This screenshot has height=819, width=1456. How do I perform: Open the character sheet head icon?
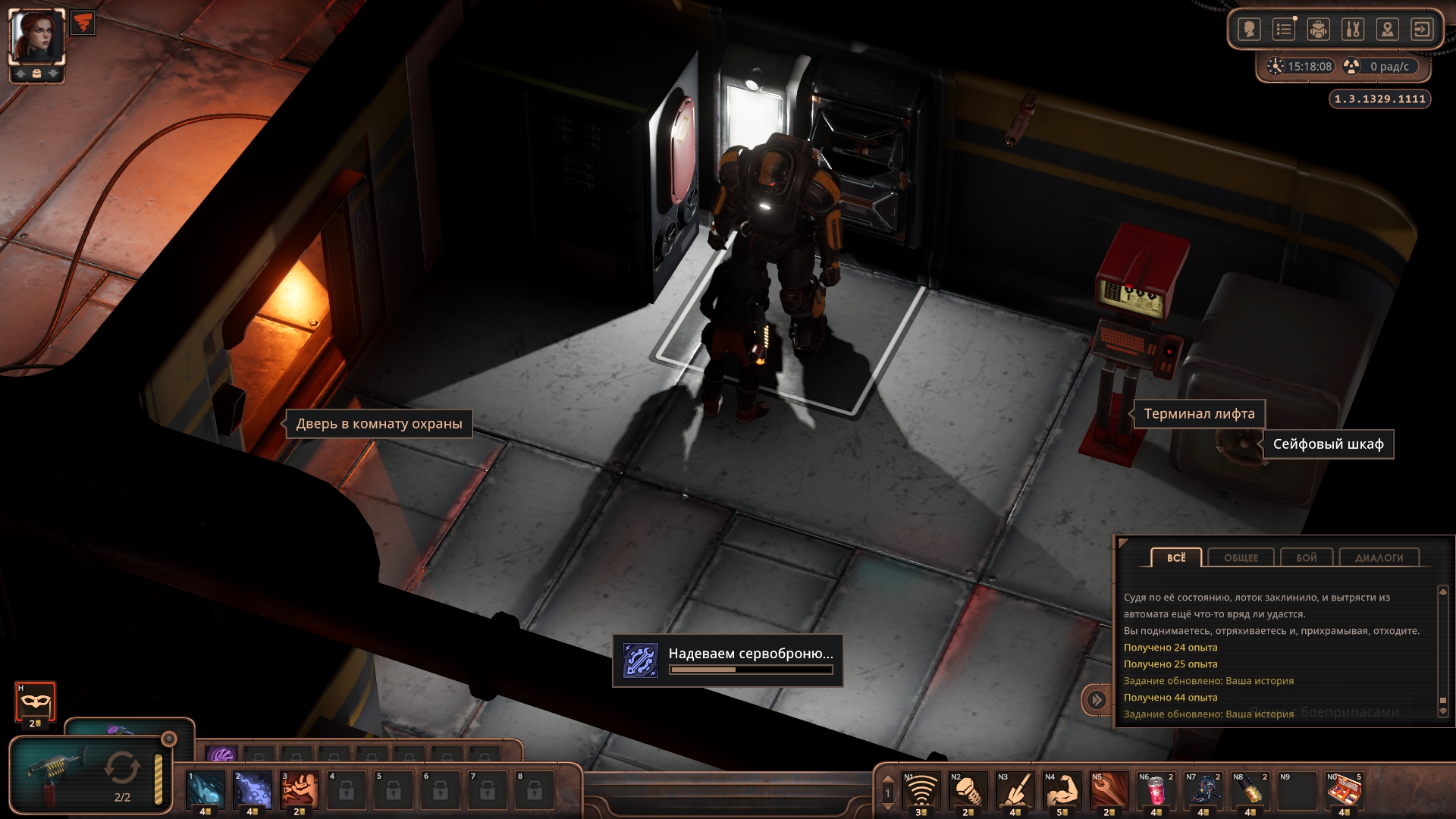coord(1249,30)
